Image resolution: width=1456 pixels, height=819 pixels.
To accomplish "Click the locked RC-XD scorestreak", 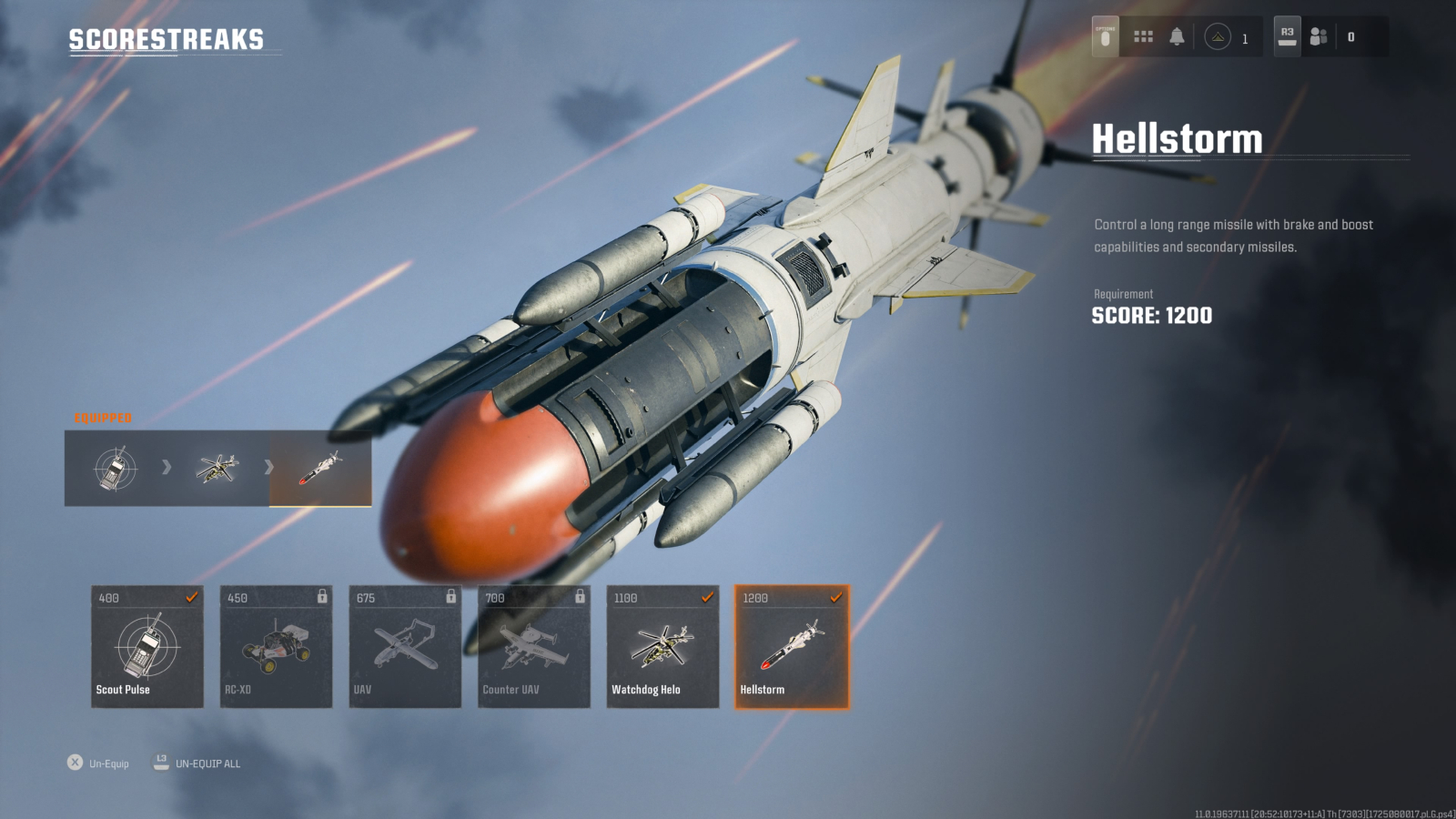I will point(275,646).
